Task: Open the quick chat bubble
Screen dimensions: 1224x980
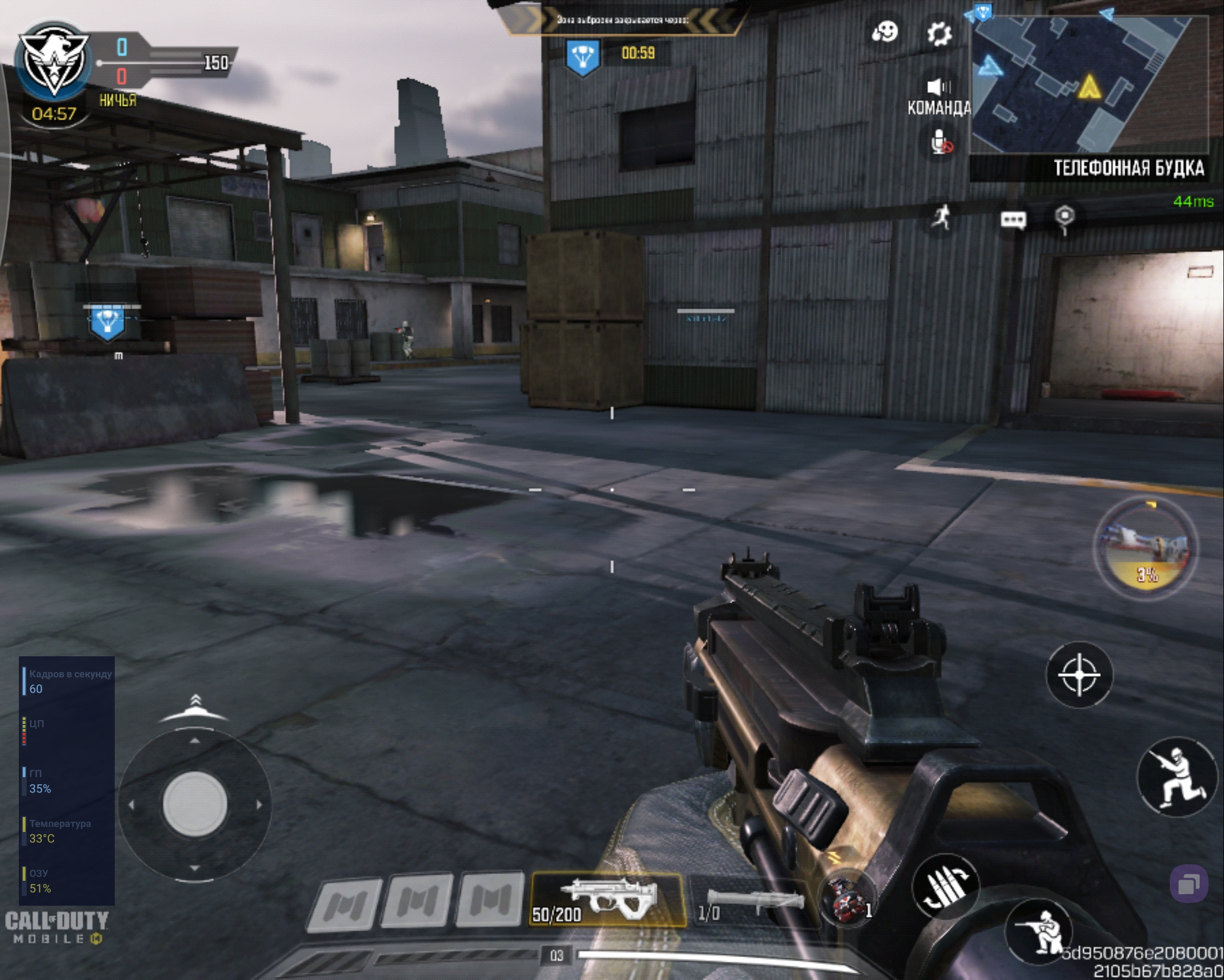Action: pyautogui.click(x=1013, y=219)
